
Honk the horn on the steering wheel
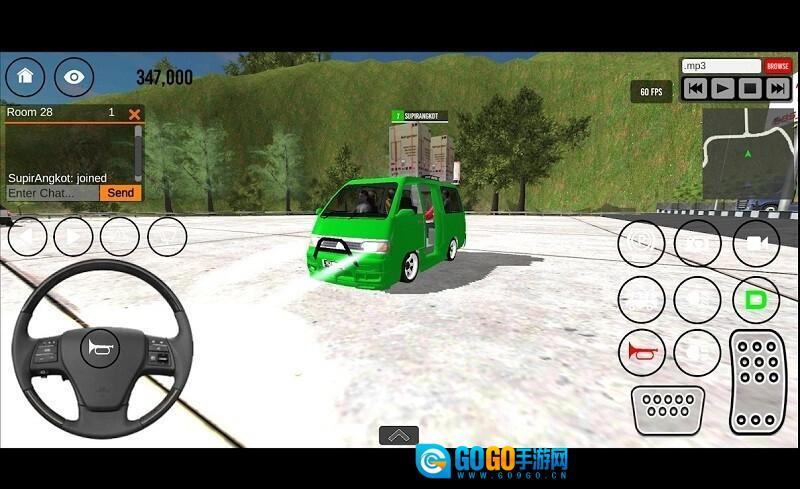click(x=101, y=347)
